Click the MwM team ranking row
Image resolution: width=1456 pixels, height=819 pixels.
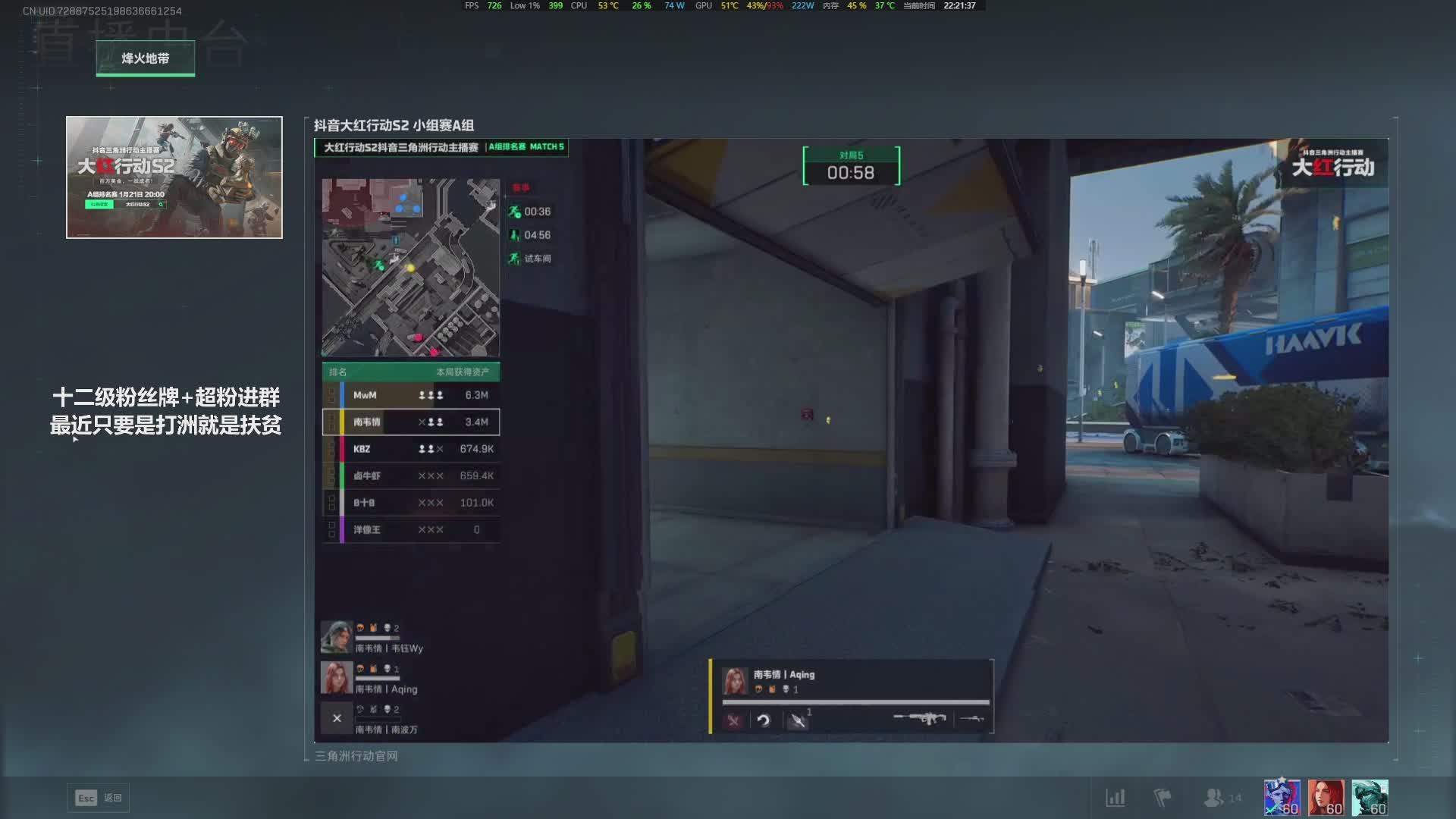point(410,395)
